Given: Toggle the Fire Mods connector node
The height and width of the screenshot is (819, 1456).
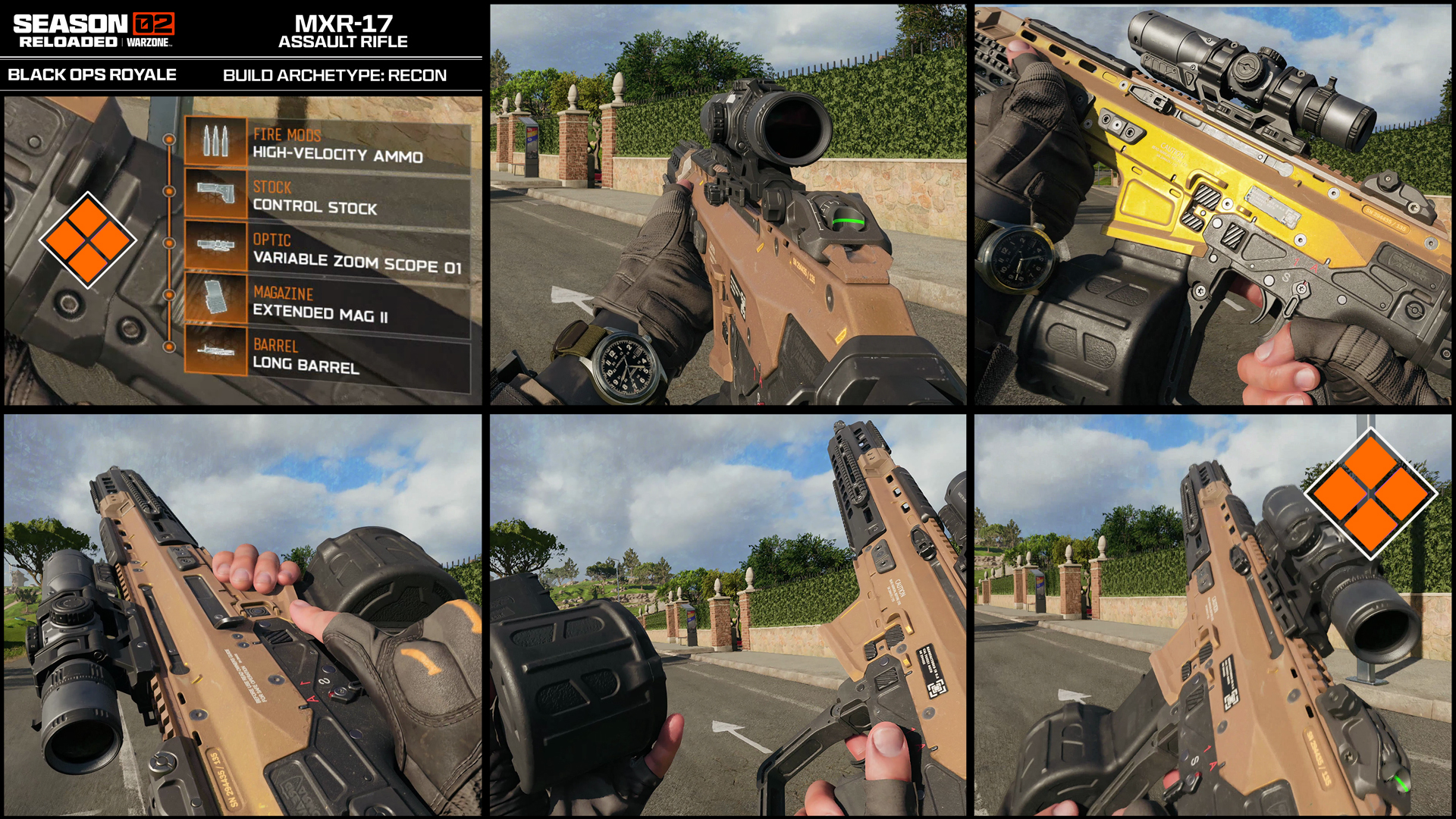Looking at the screenshot, I should pos(168,140).
